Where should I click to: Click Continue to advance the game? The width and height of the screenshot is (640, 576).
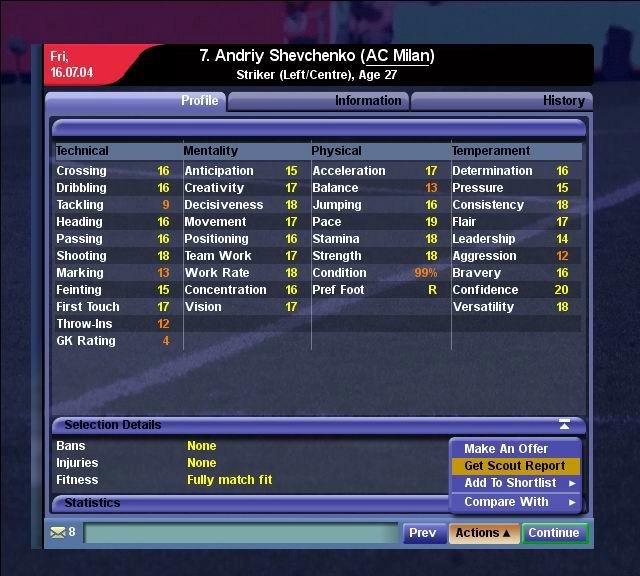(x=554, y=533)
